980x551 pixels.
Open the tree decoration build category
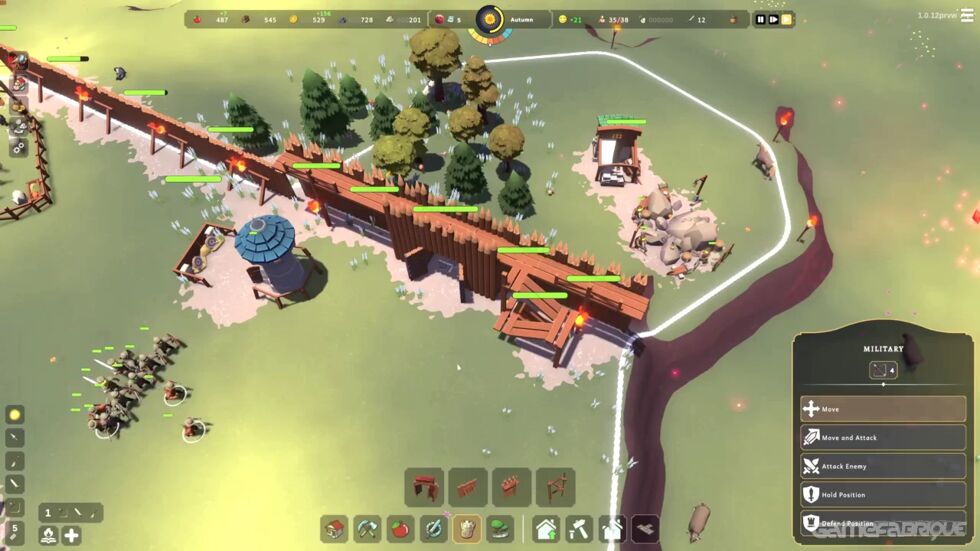click(499, 528)
